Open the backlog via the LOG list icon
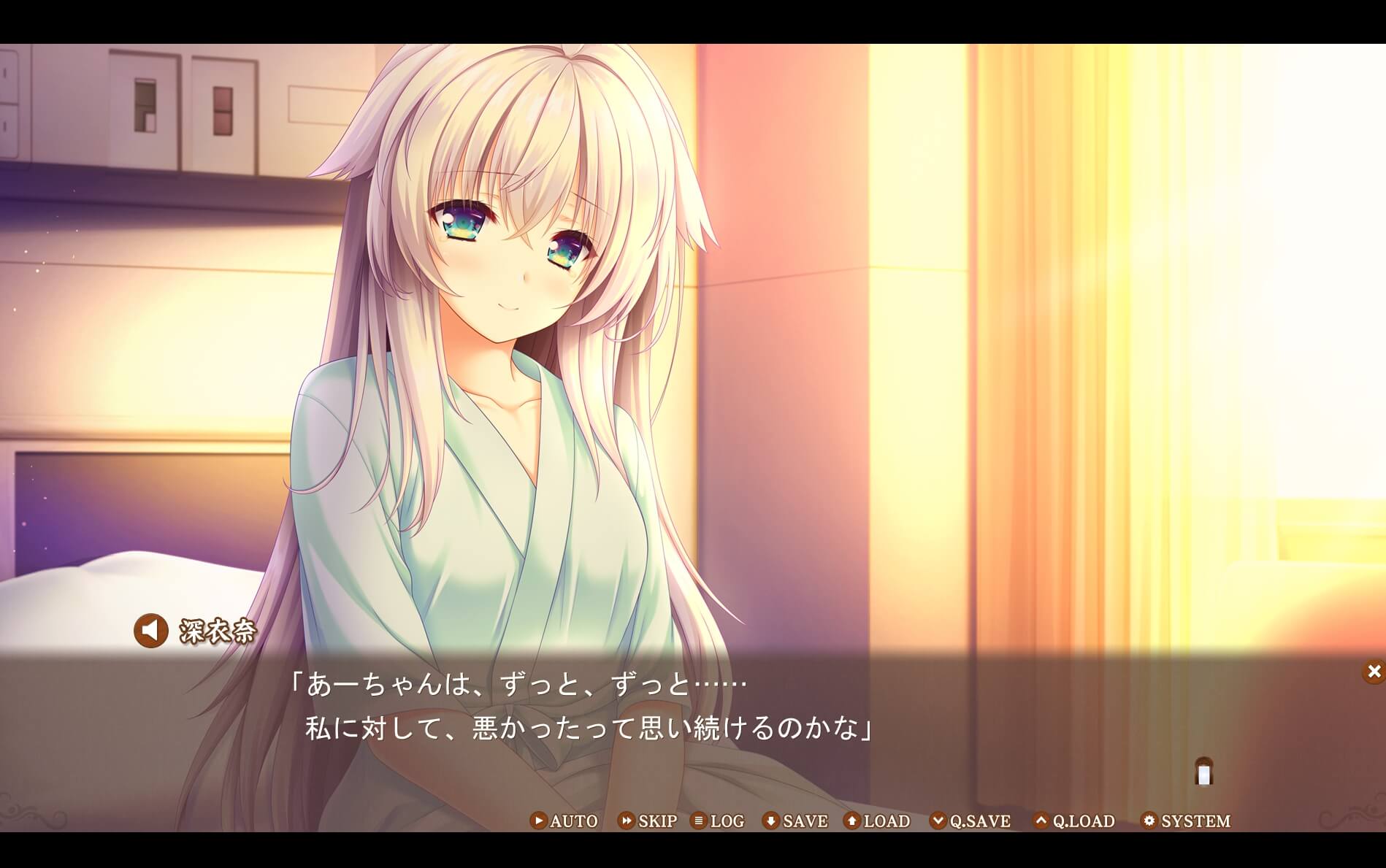This screenshot has width=1386, height=868. click(x=699, y=821)
